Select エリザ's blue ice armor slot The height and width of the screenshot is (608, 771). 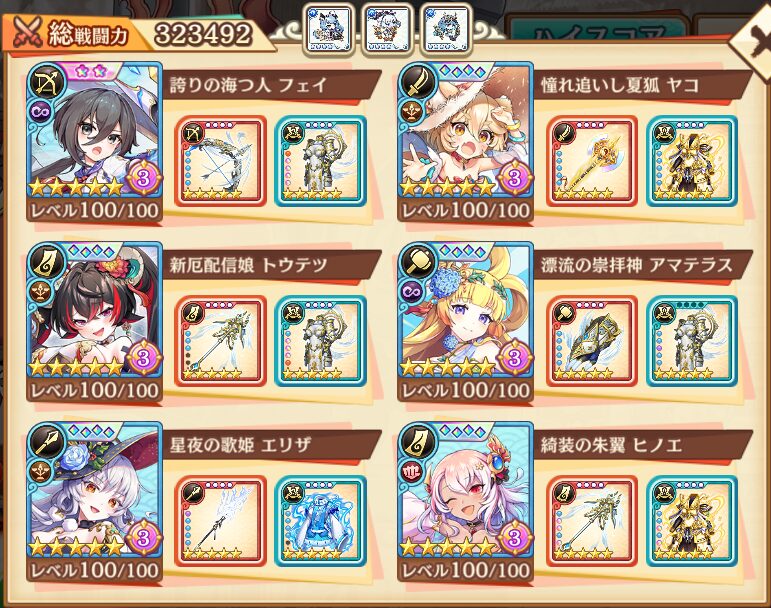(319, 521)
